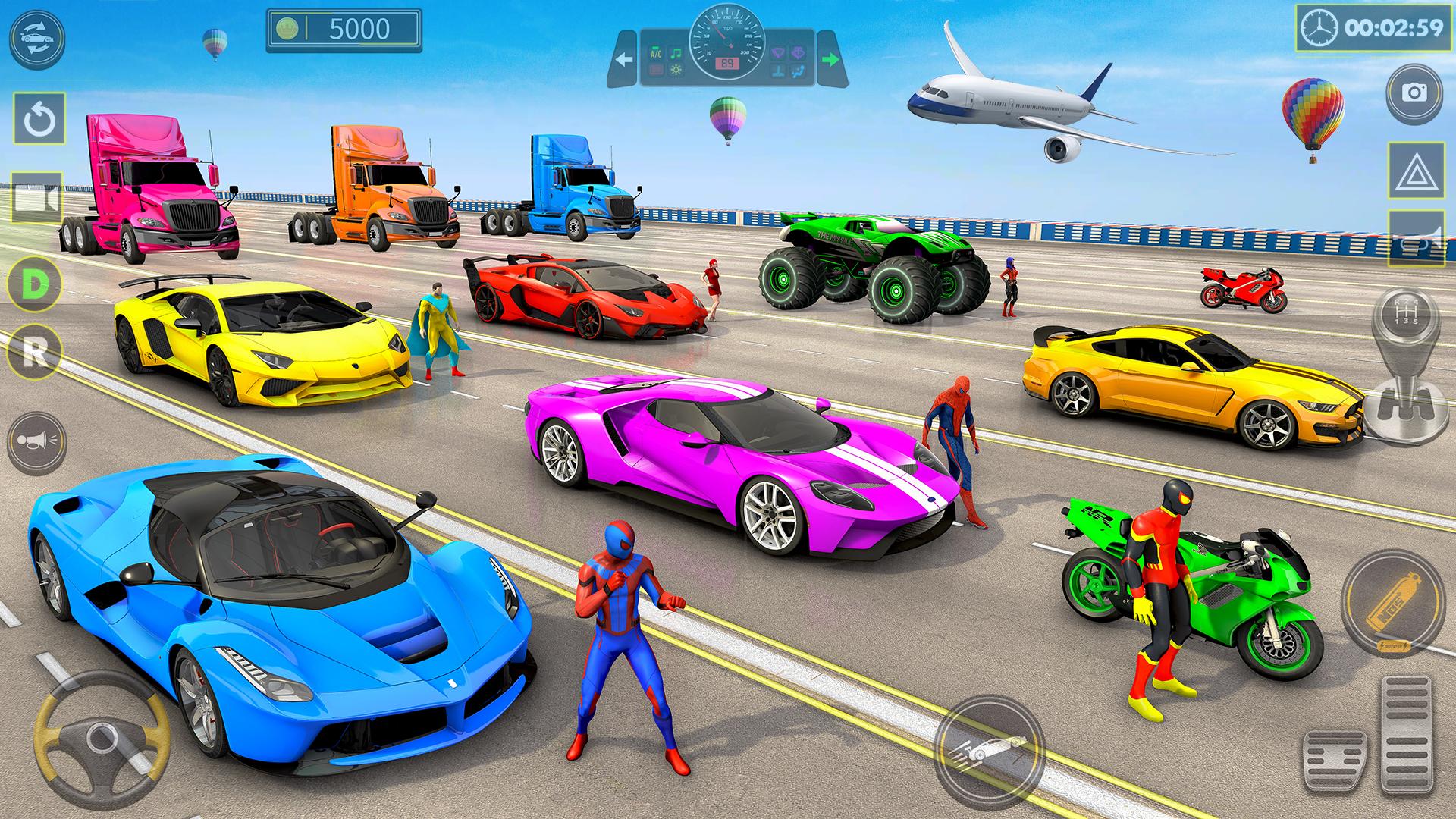Click the circular reset arrow button
Image resolution: width=1456 pixels, height=819 pixels.
39,120
